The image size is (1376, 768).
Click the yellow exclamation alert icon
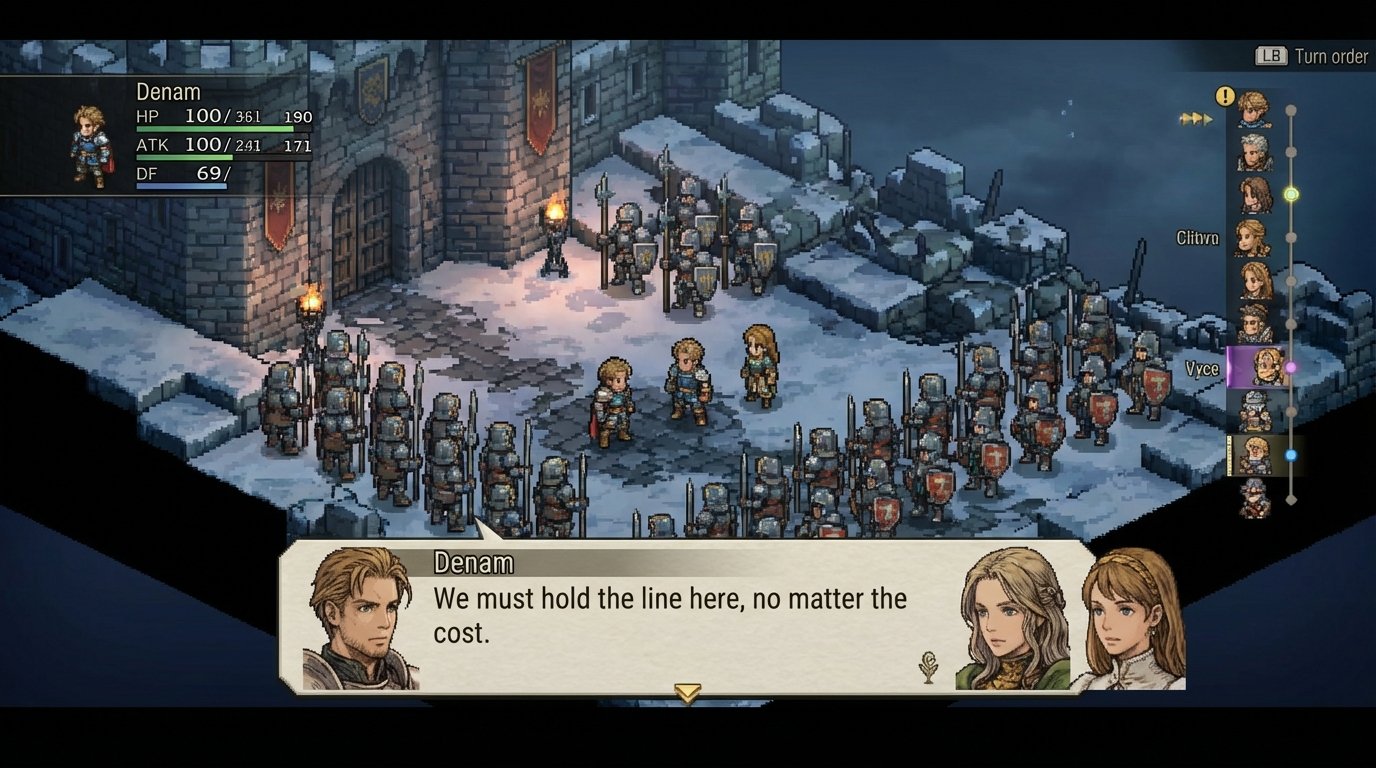tap(1225, 96)
